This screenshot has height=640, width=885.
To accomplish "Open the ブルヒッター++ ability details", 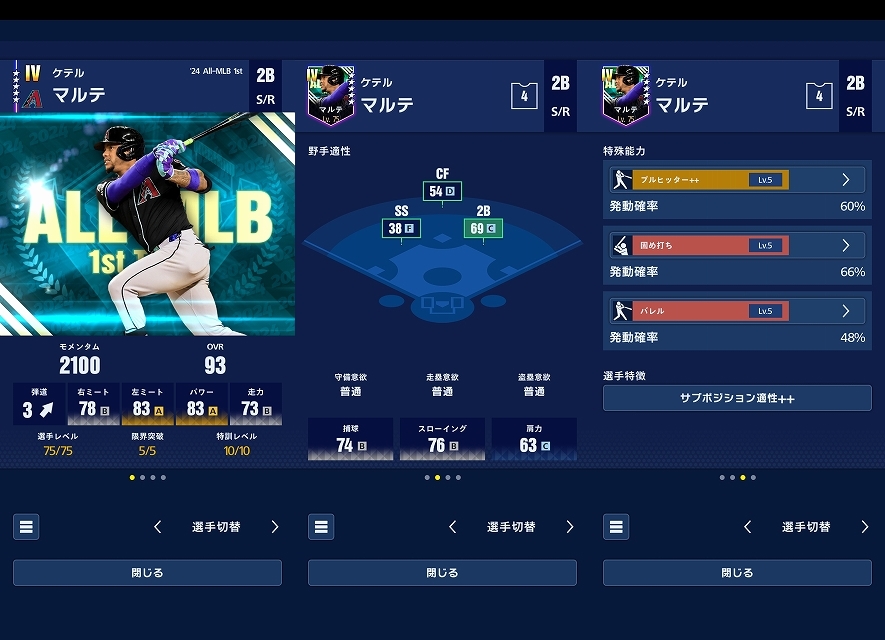I will (x=737, y=180).
